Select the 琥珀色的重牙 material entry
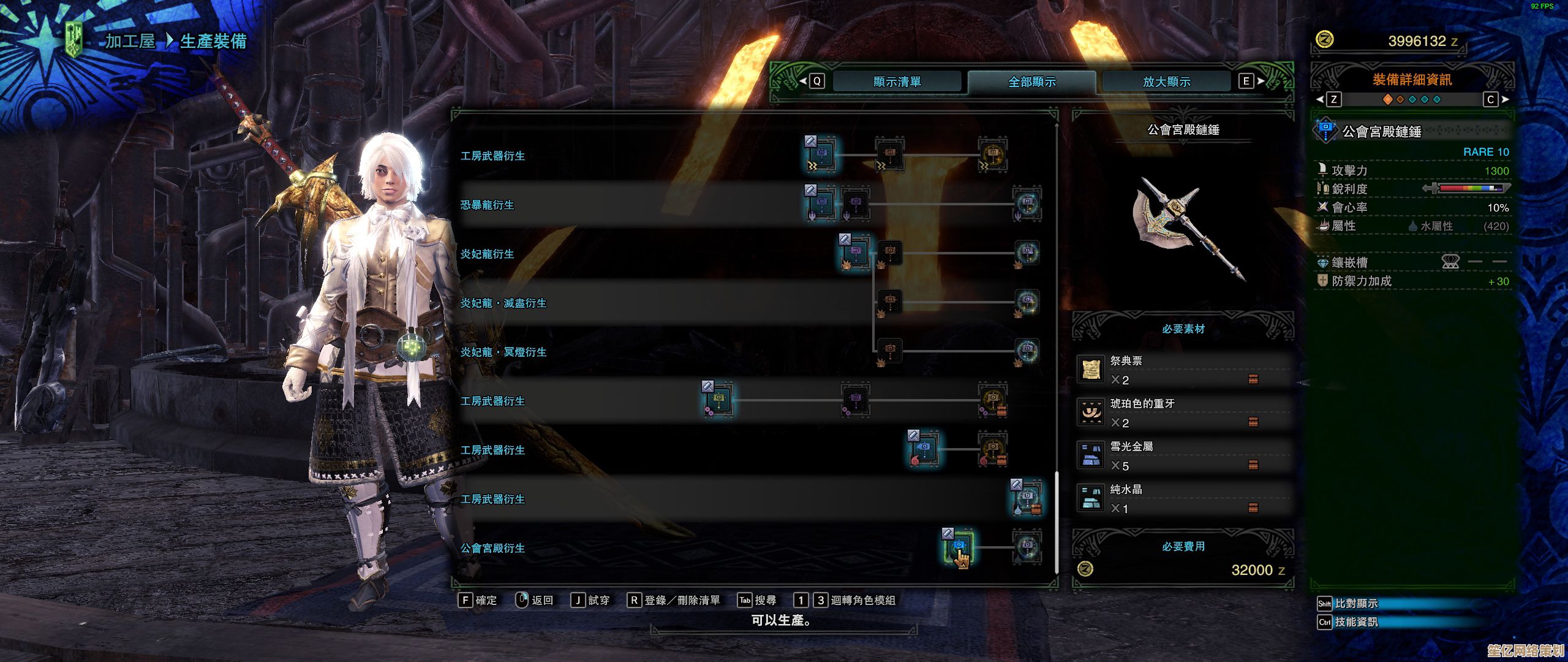The width and height of the screenshot is (1568, 662). 1182,413
